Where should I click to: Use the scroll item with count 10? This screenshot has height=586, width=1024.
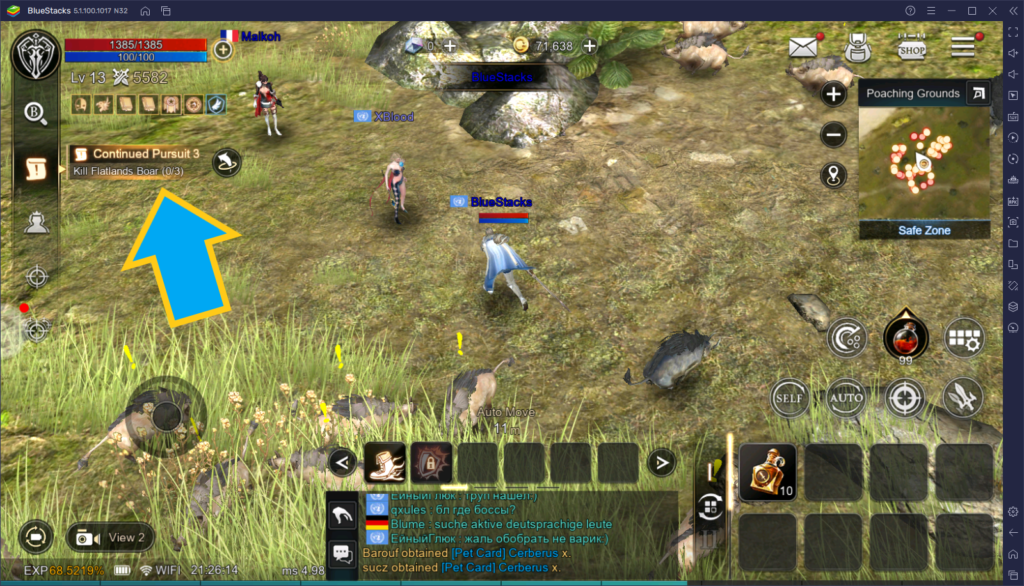point(768,471)
